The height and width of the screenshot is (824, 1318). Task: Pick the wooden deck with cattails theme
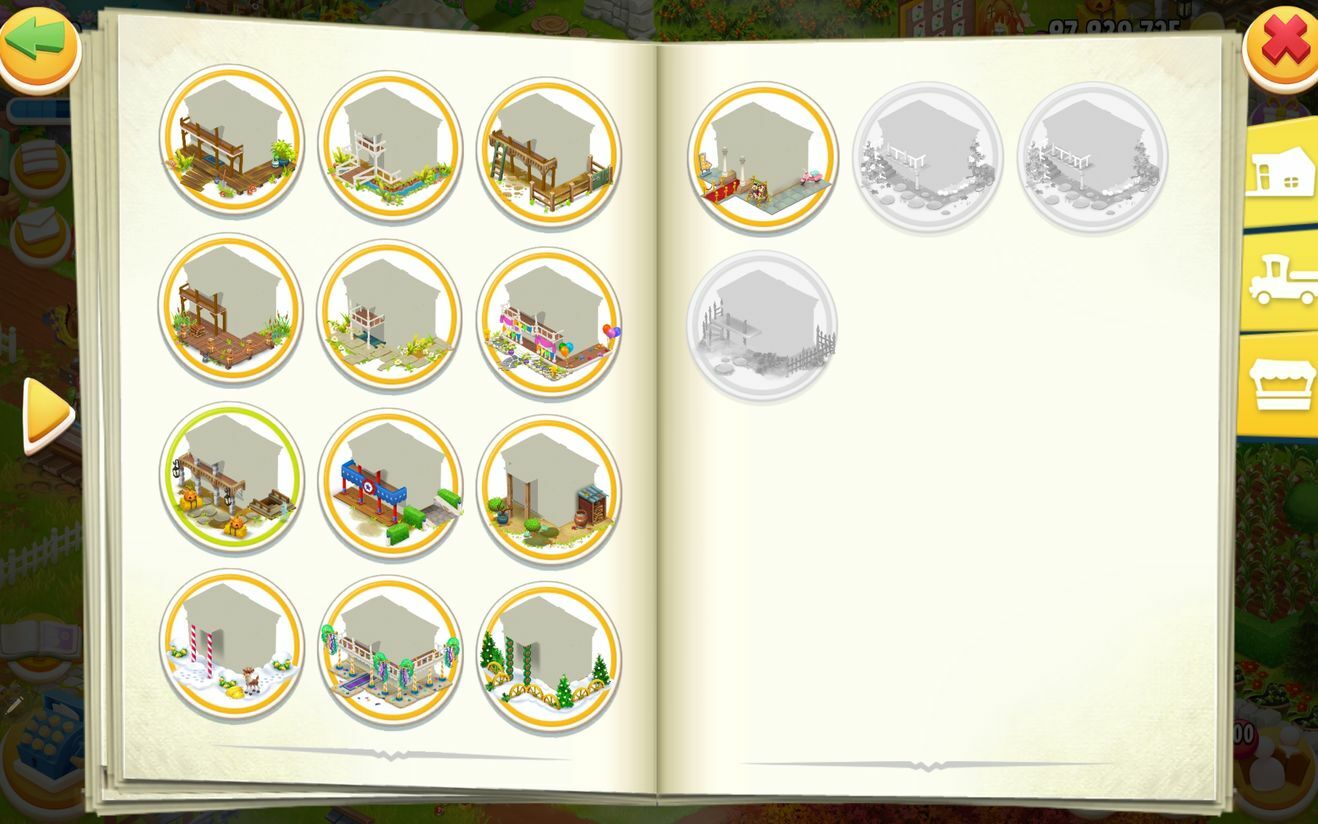231,308
